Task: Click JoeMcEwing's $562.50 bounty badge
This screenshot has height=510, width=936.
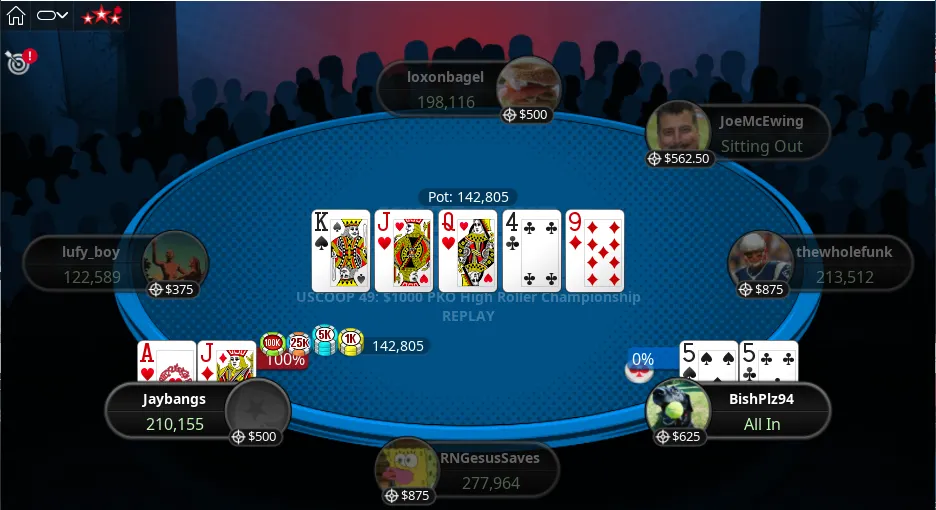Action: (679, 158)
